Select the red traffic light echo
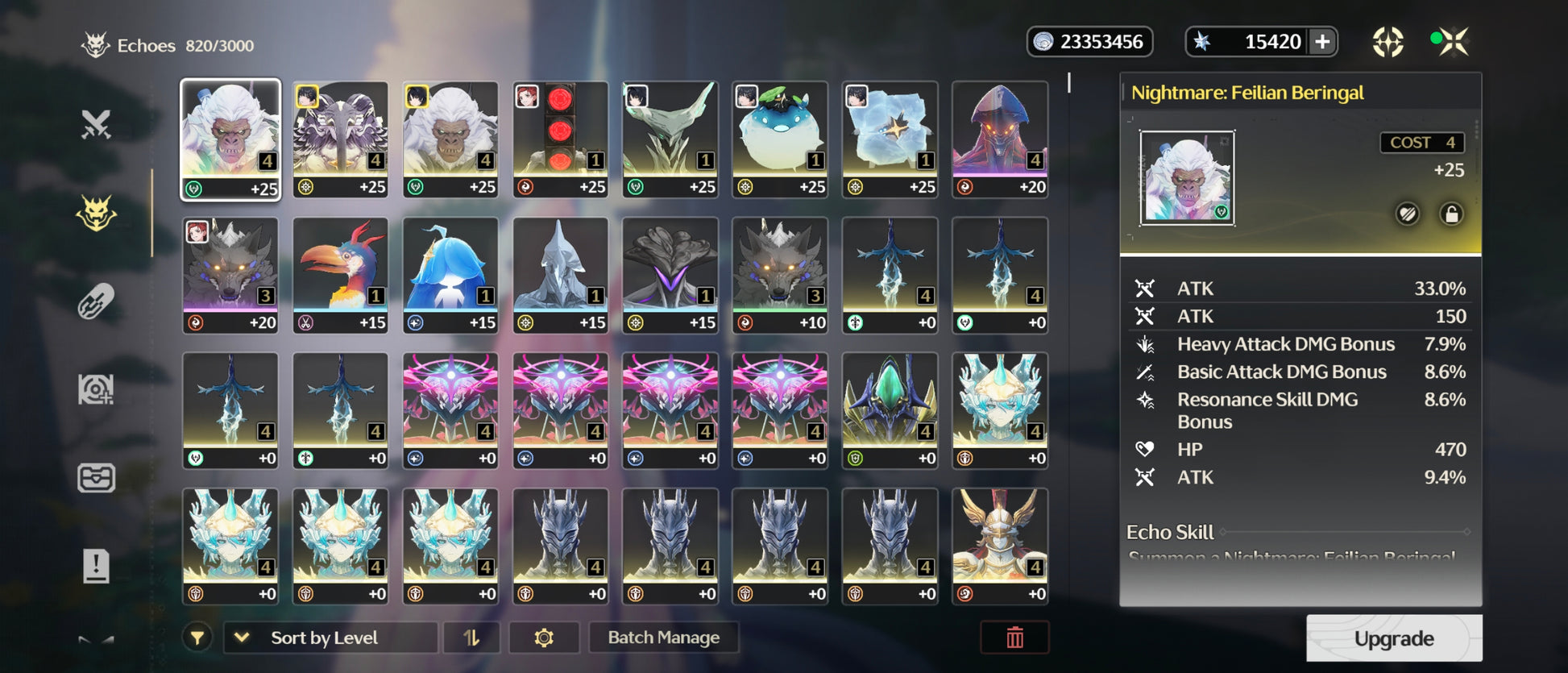The height and width of the screenshot is (673, 1568). 560,139
